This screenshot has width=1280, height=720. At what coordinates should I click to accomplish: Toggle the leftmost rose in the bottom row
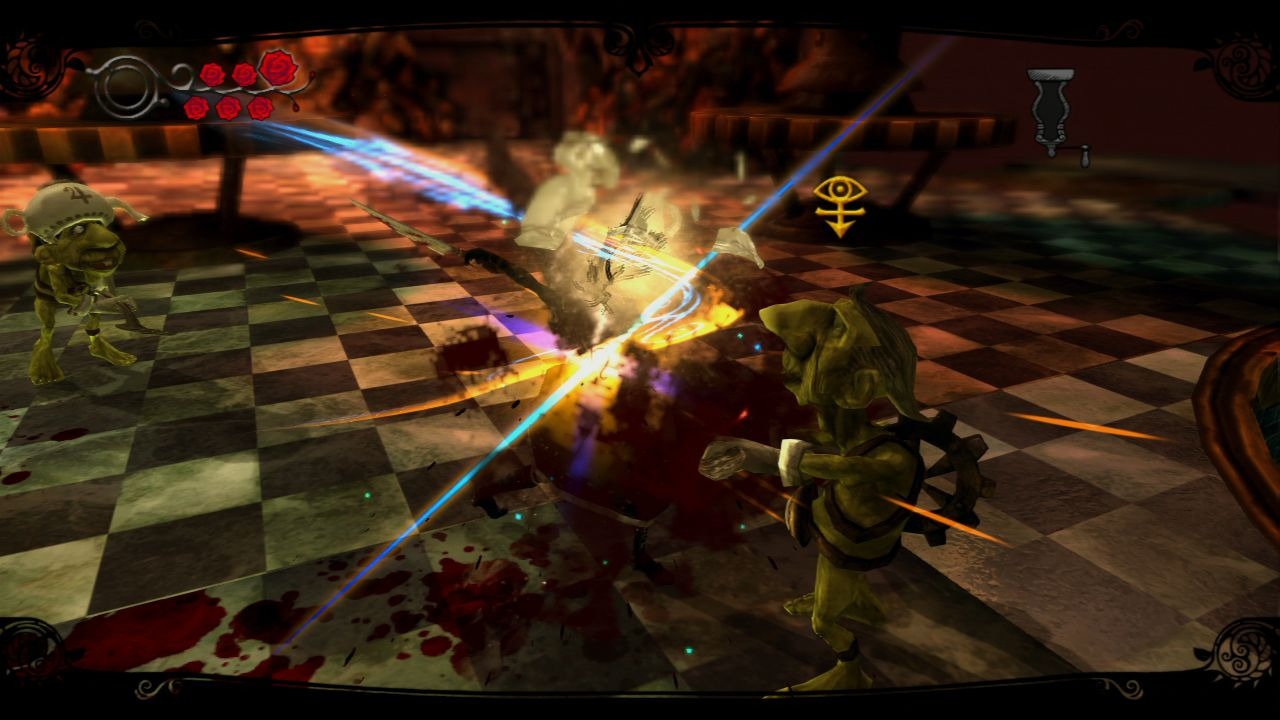tap(197, 108)
